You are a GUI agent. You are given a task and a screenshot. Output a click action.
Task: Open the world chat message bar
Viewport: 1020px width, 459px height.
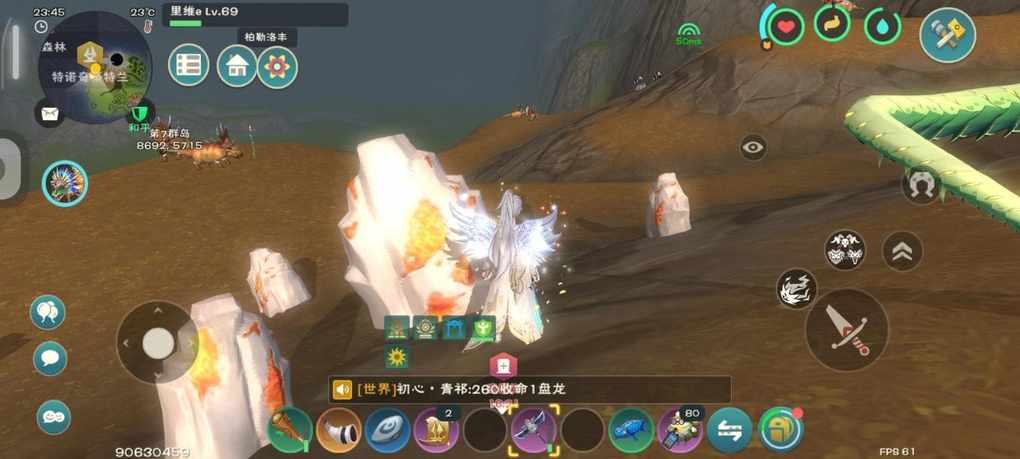(530, 389)
